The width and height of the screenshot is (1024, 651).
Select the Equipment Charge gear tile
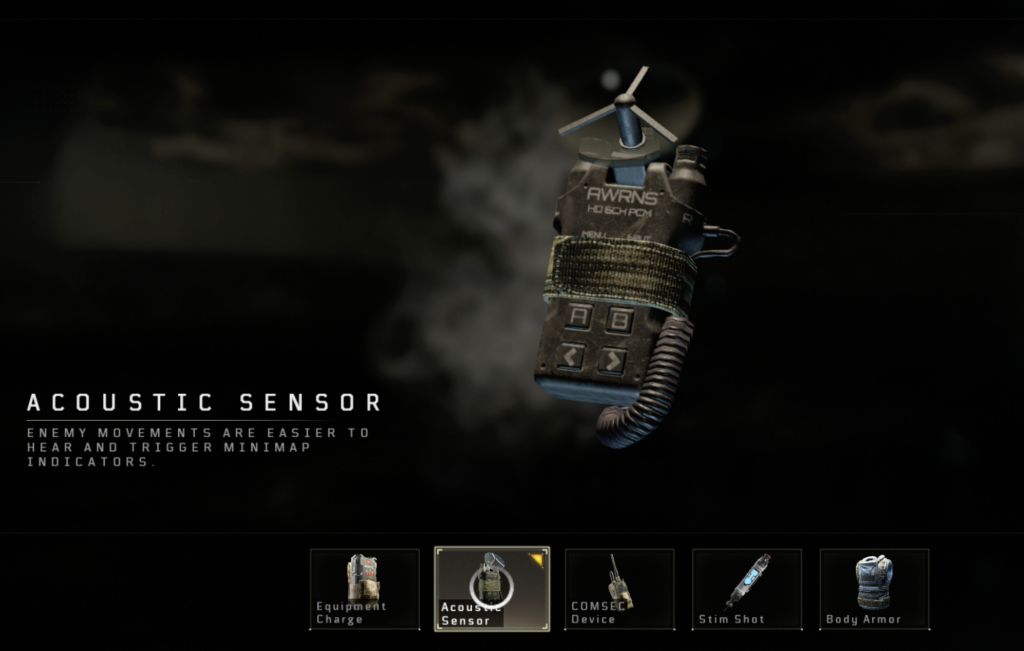tap(364, 589)
